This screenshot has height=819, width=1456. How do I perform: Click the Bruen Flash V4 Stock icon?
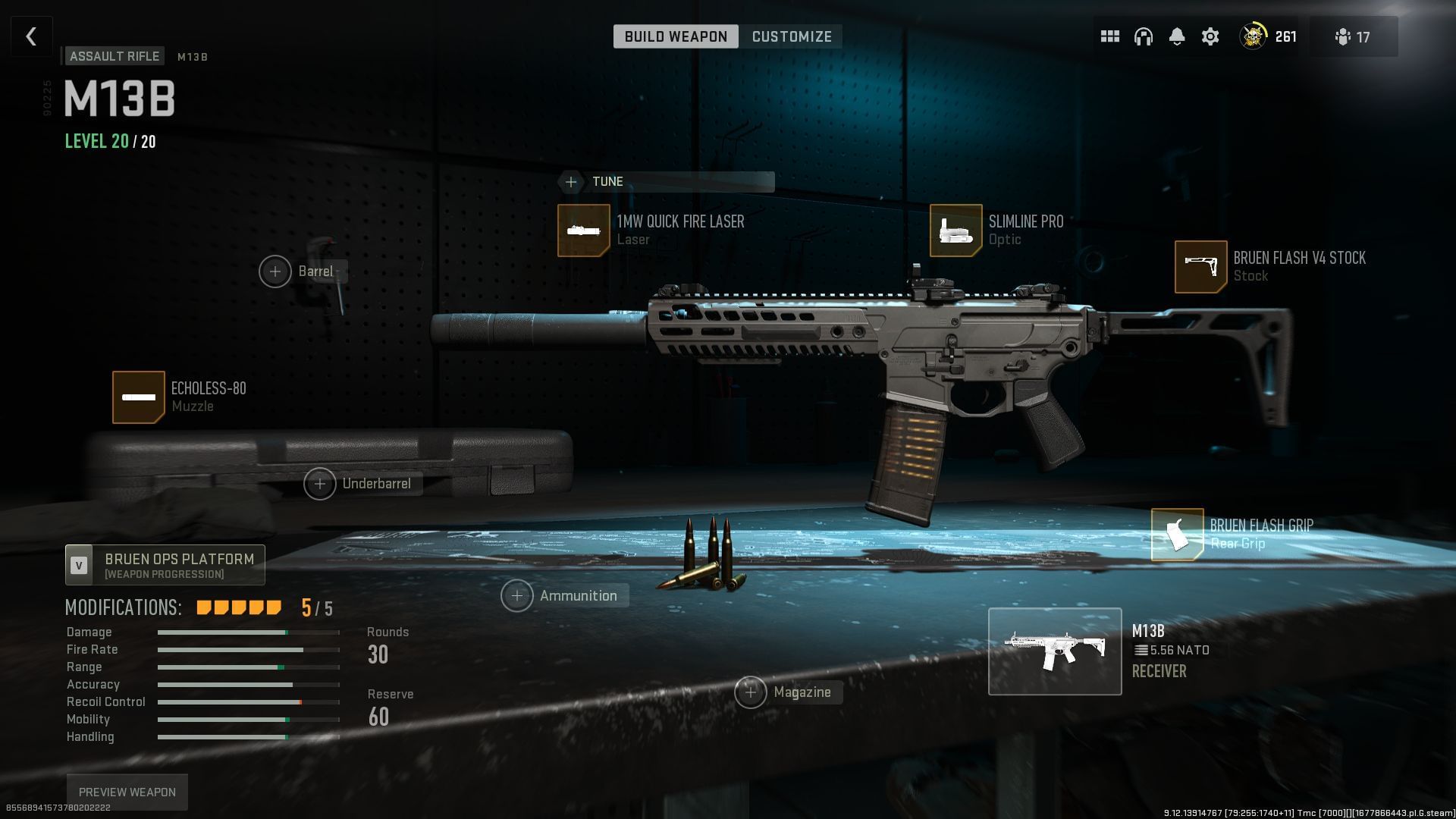pos(1200,266)
